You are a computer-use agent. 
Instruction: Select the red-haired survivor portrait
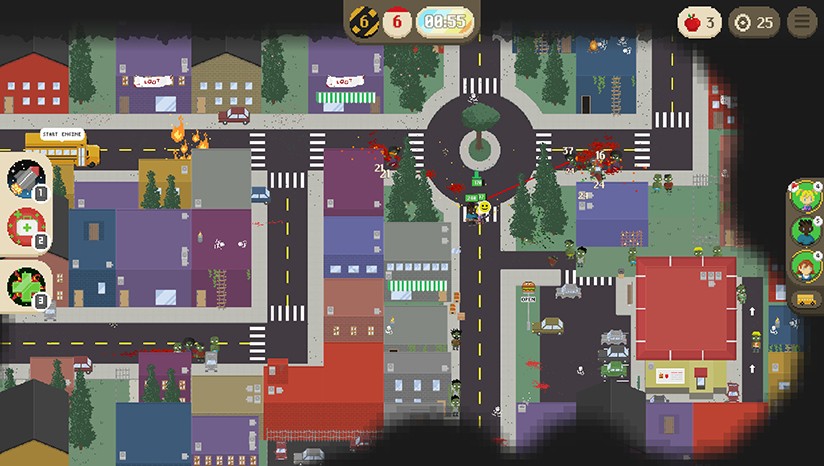806,266
